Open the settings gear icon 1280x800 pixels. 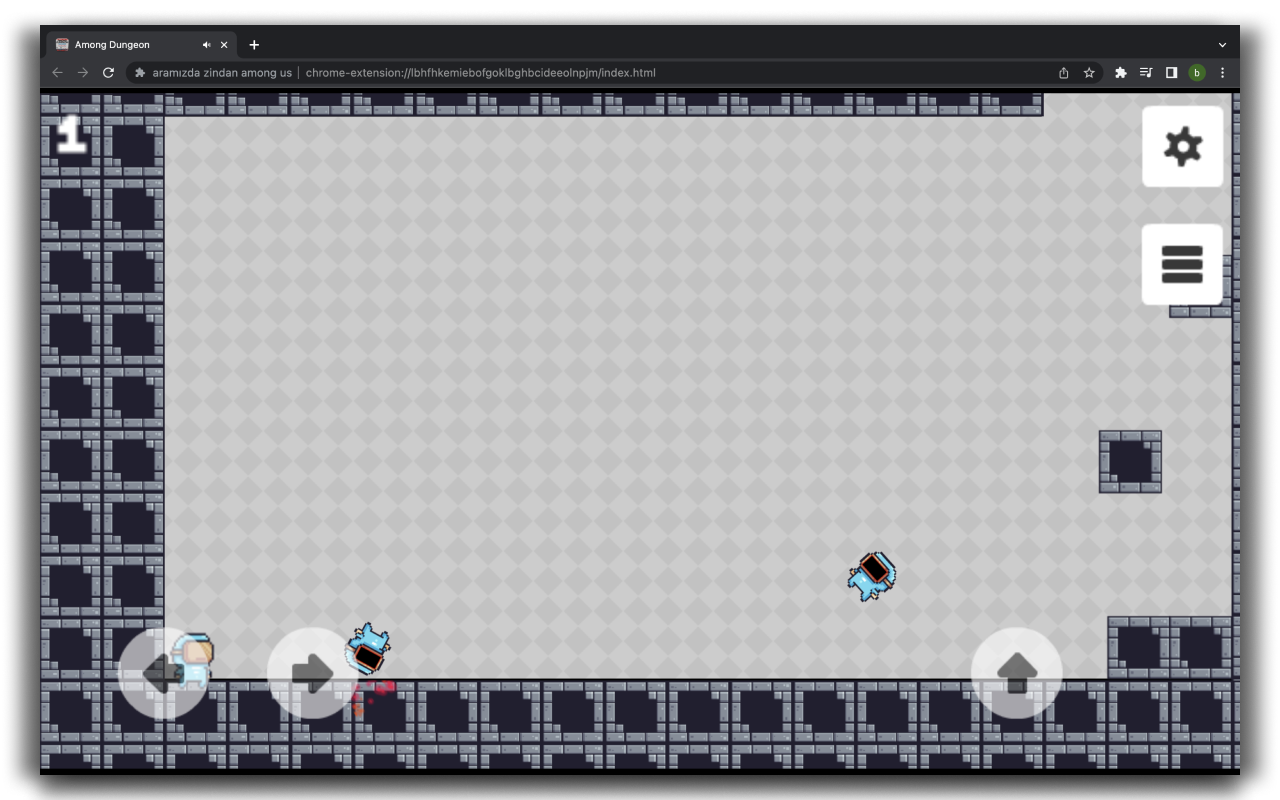[x=1183, y=146]
